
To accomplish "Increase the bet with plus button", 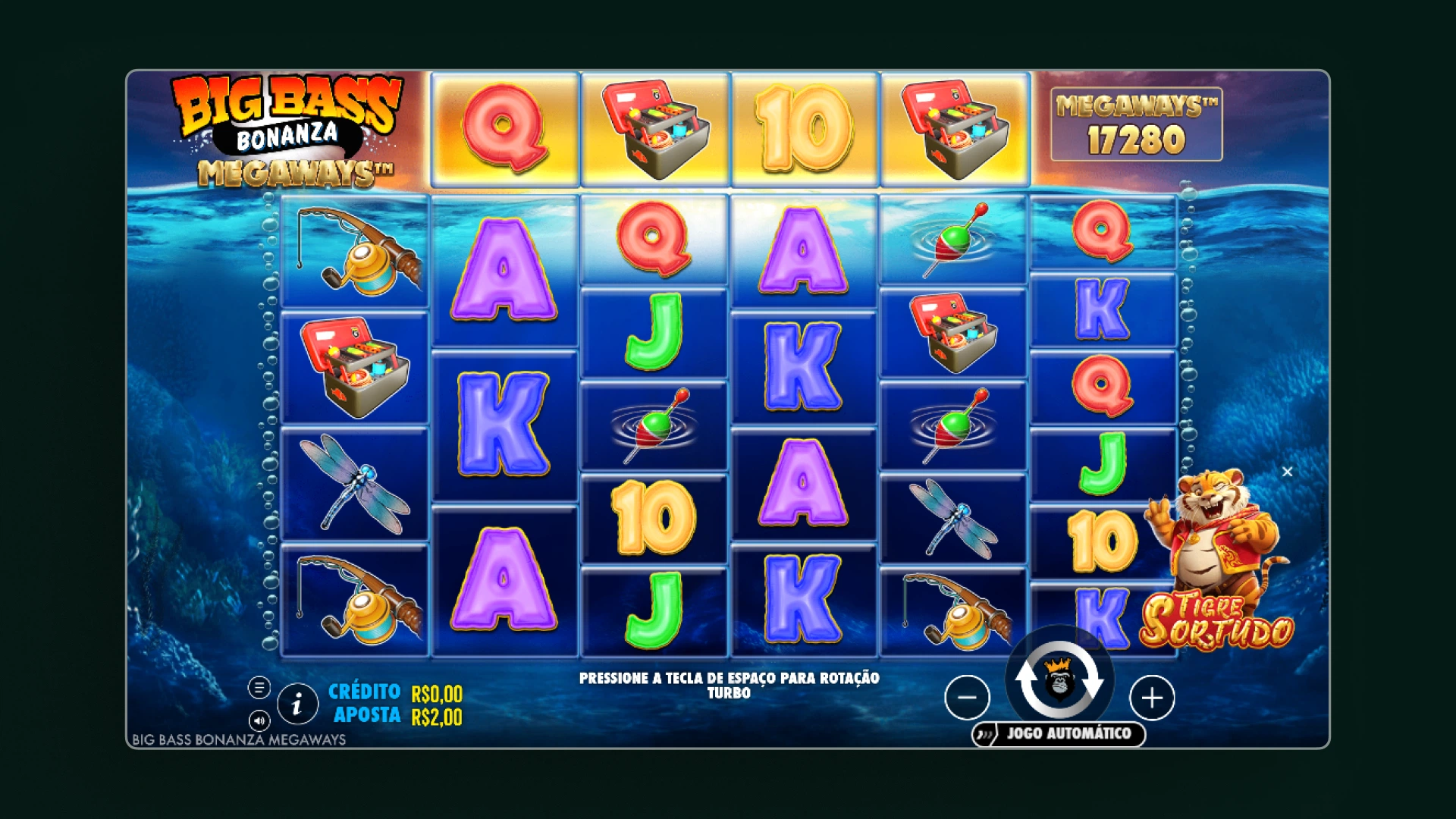I will [x=1151, y=698].
